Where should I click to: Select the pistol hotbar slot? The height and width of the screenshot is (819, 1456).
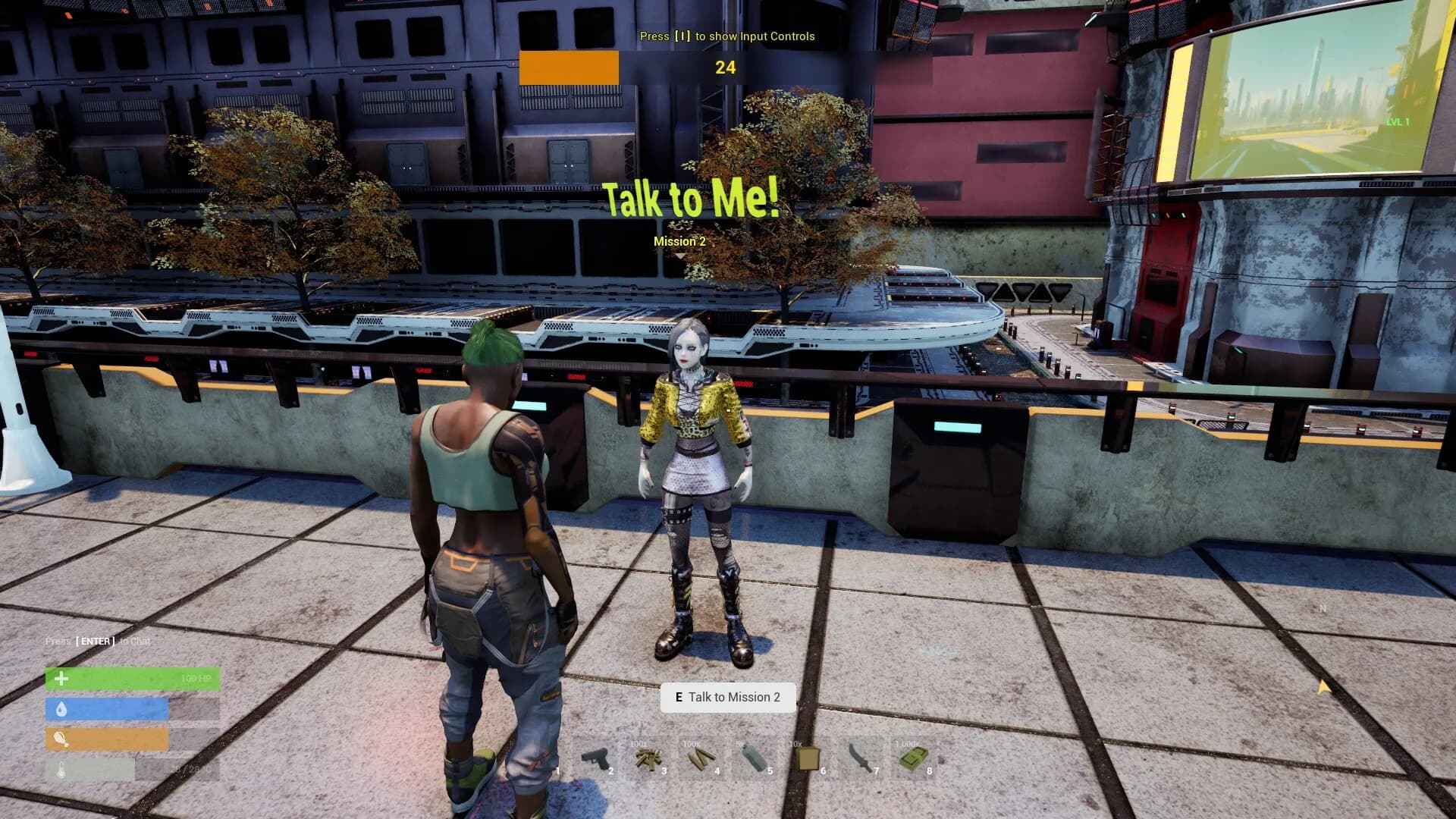pos(596,758)
